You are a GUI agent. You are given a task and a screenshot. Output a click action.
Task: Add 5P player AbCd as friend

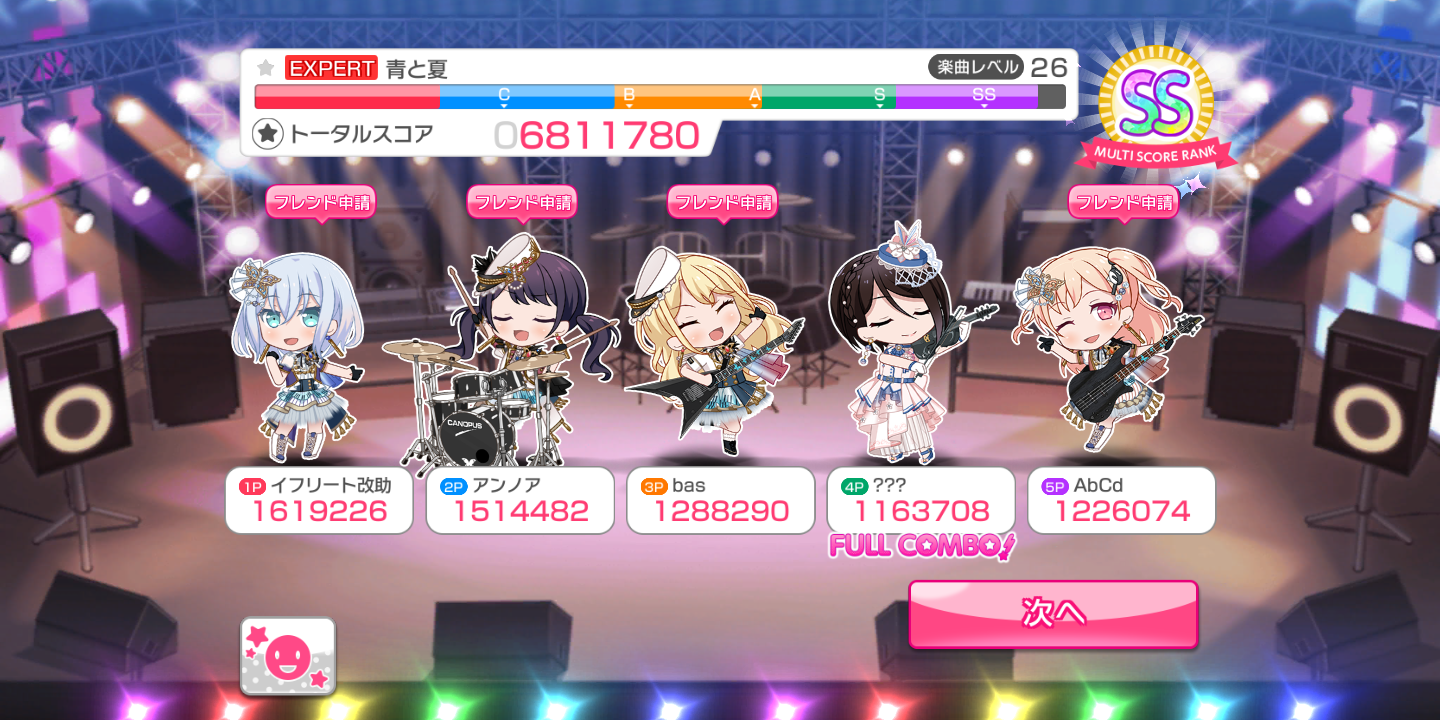(x=1123, y=202)
